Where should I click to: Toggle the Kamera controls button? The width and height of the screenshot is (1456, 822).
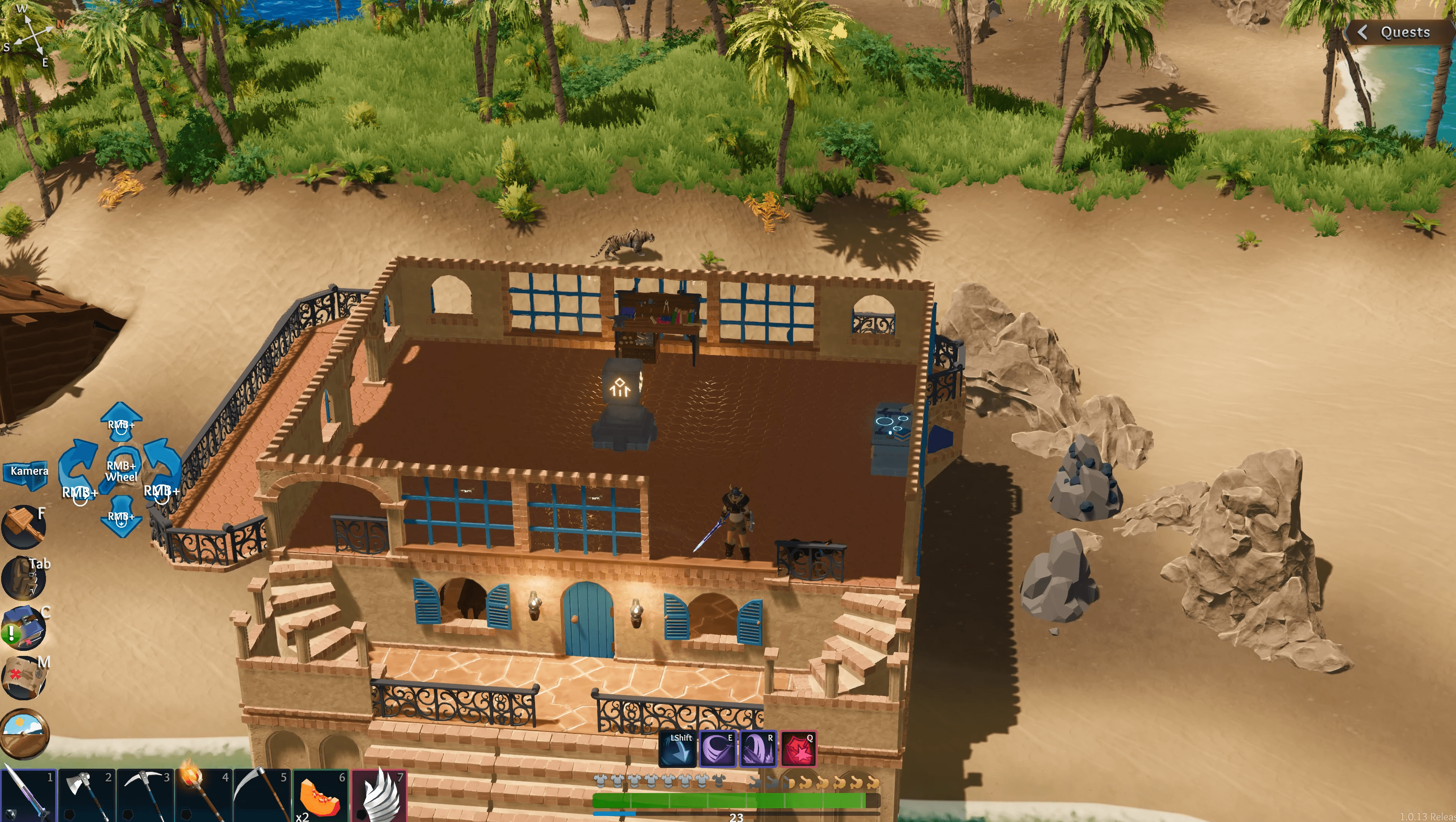(26, 472)
